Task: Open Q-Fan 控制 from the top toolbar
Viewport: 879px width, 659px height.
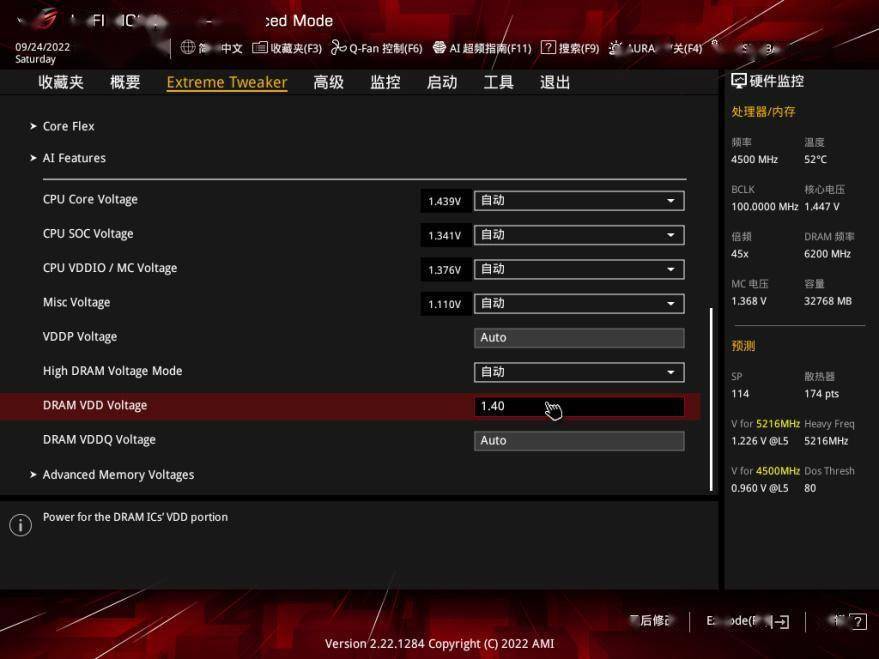Action: [x=377, y=48]
